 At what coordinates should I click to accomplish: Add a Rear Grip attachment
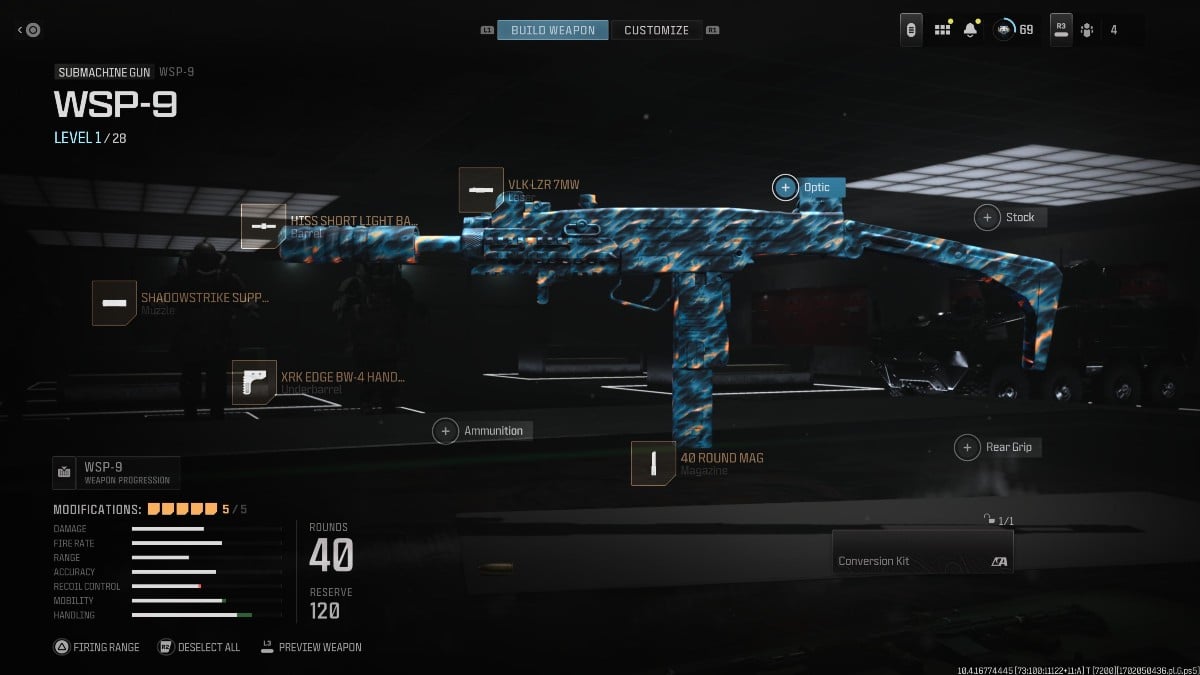pyautogui.click(x=967, y=447)
